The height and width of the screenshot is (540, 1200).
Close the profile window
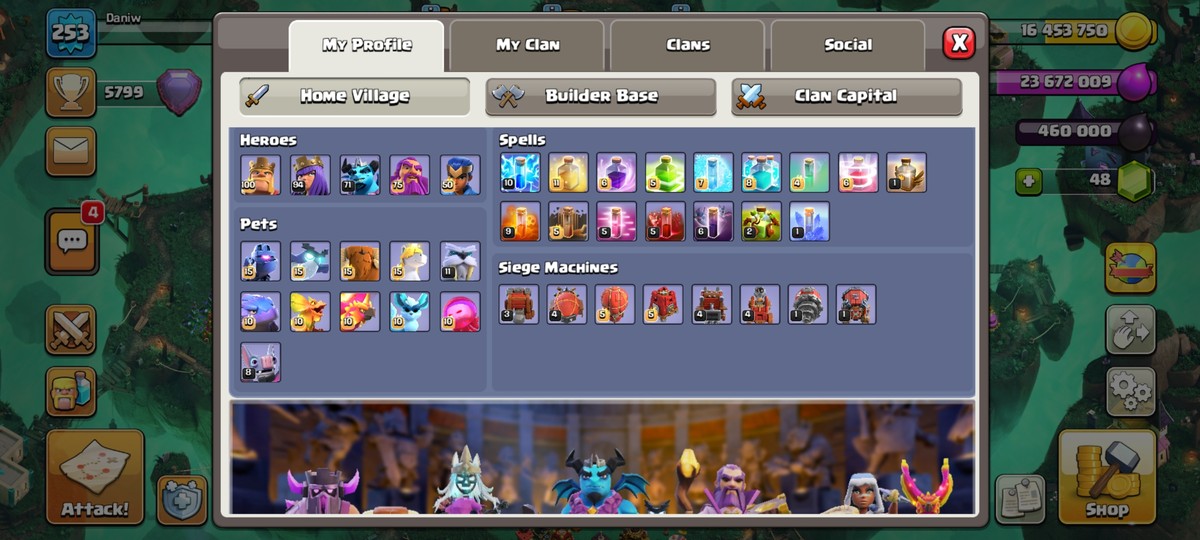point(958,42)
